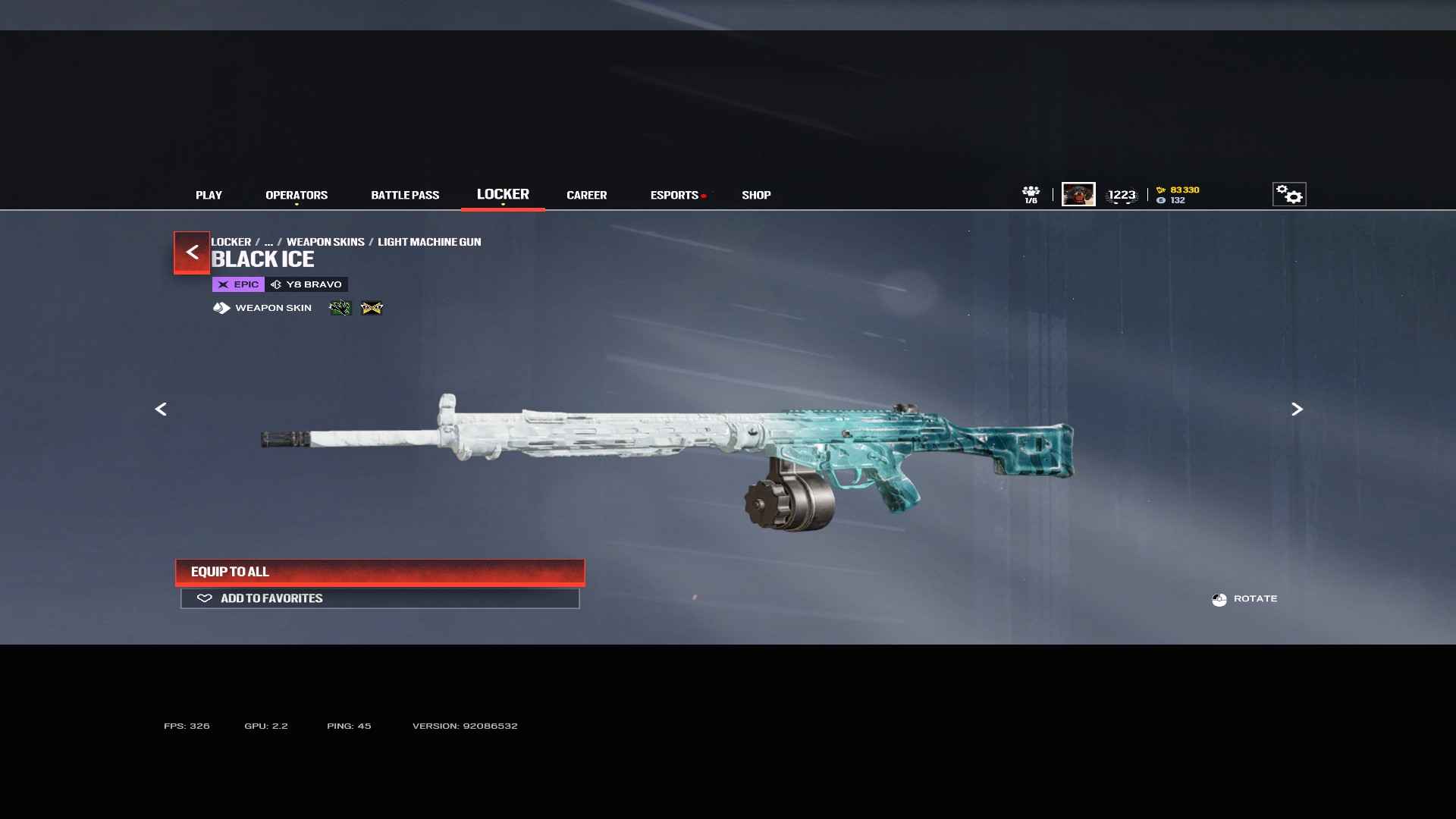
Task: Select the Locker tab
Action: tap(503, 194)
